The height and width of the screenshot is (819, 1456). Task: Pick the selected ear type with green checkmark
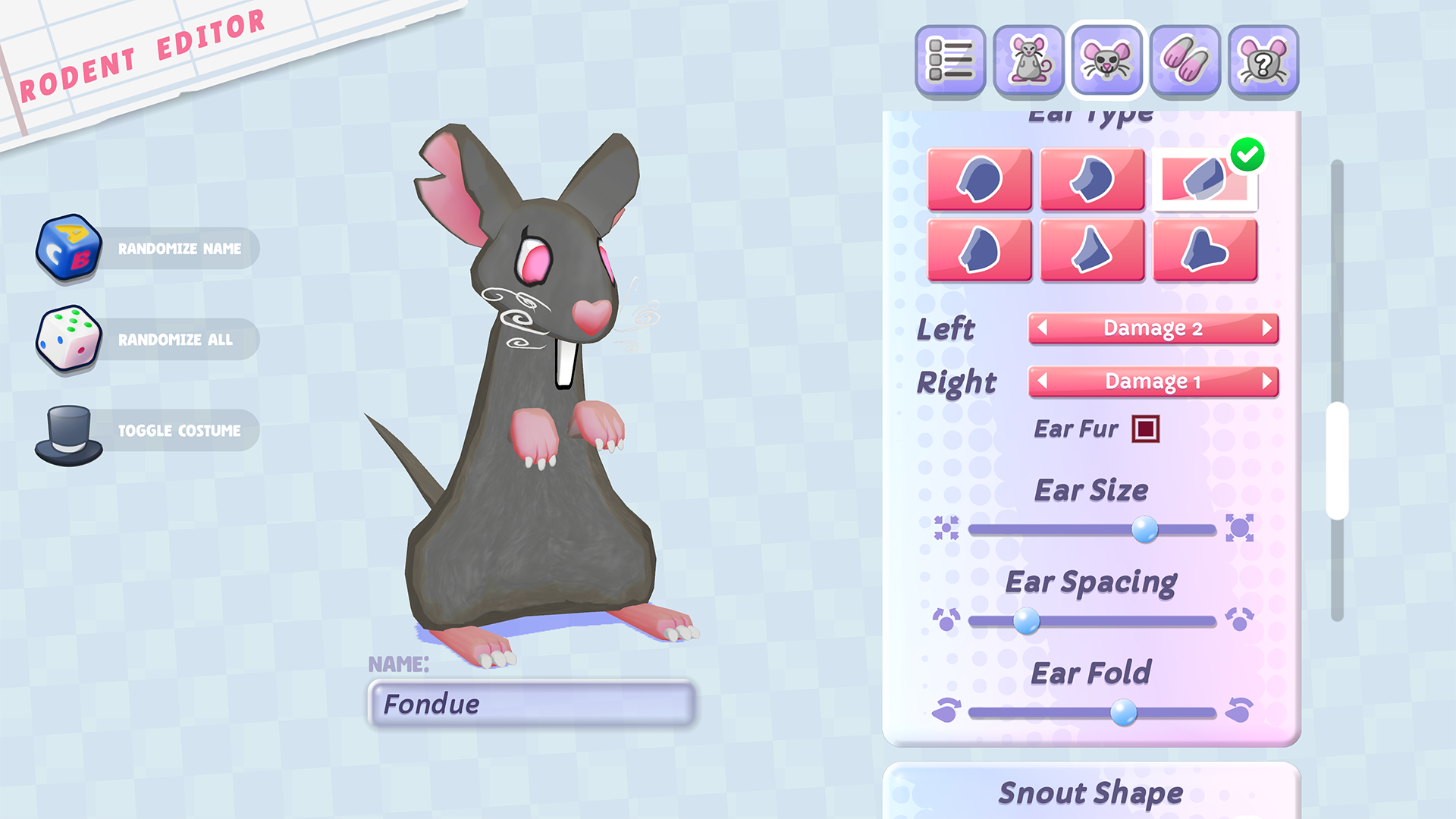pyautogui.click(x=1204, y=179)
